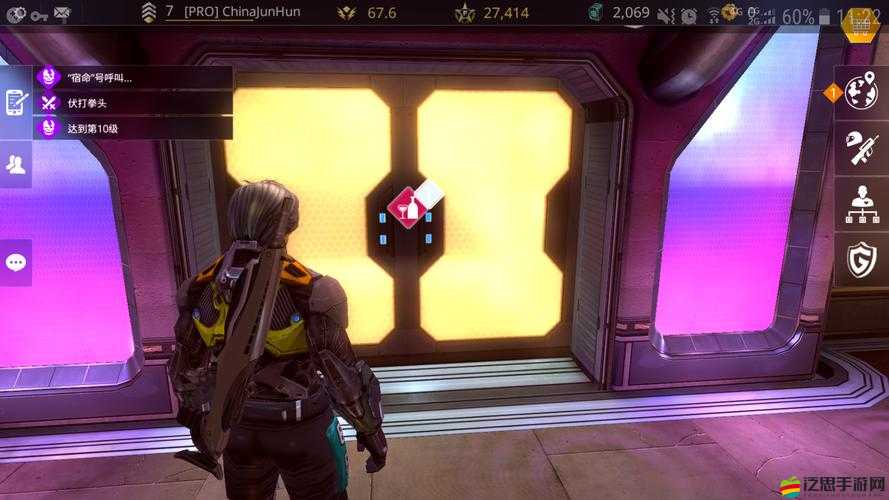Open the chat speech bubble

point(15,262)
